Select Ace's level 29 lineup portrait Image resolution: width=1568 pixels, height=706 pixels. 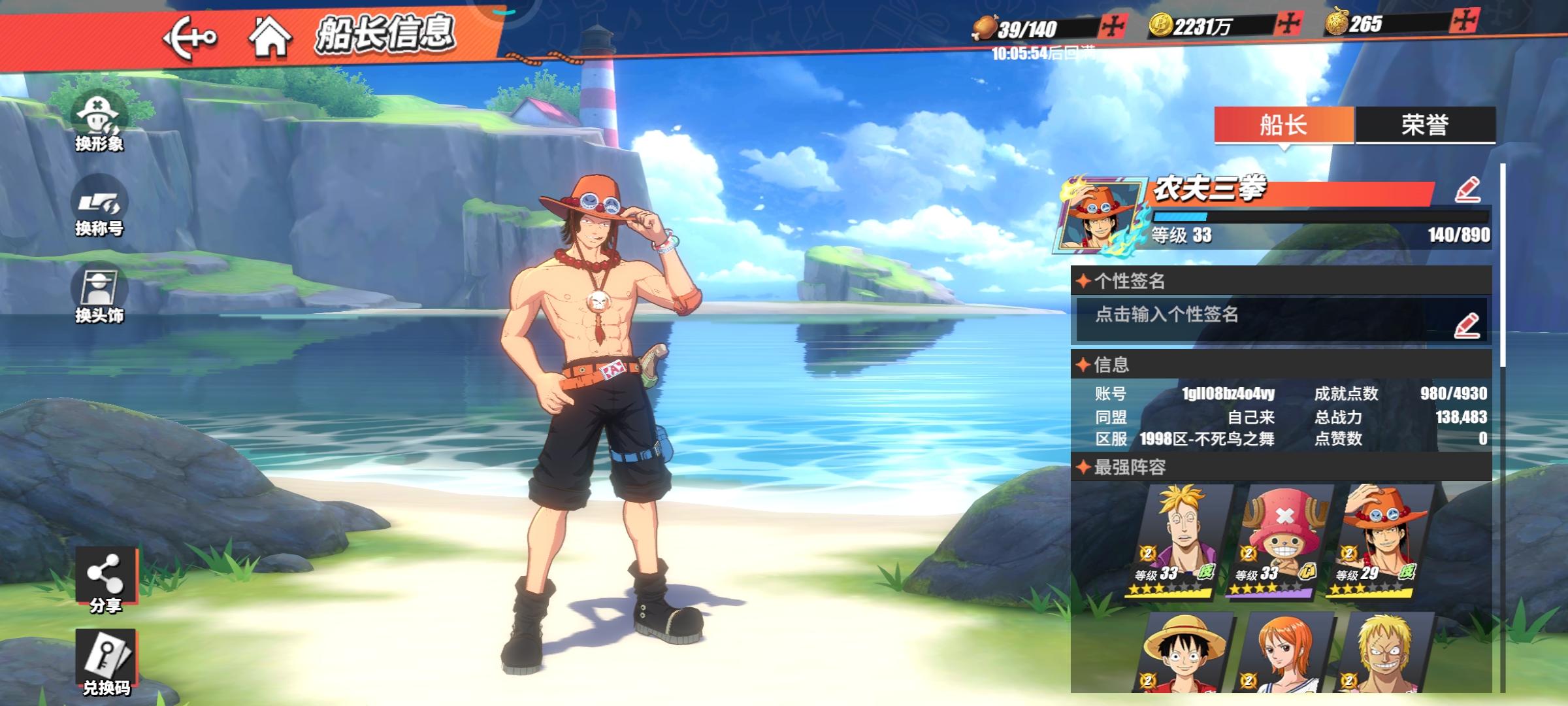pyautogui.click(x=1382, y=540)
